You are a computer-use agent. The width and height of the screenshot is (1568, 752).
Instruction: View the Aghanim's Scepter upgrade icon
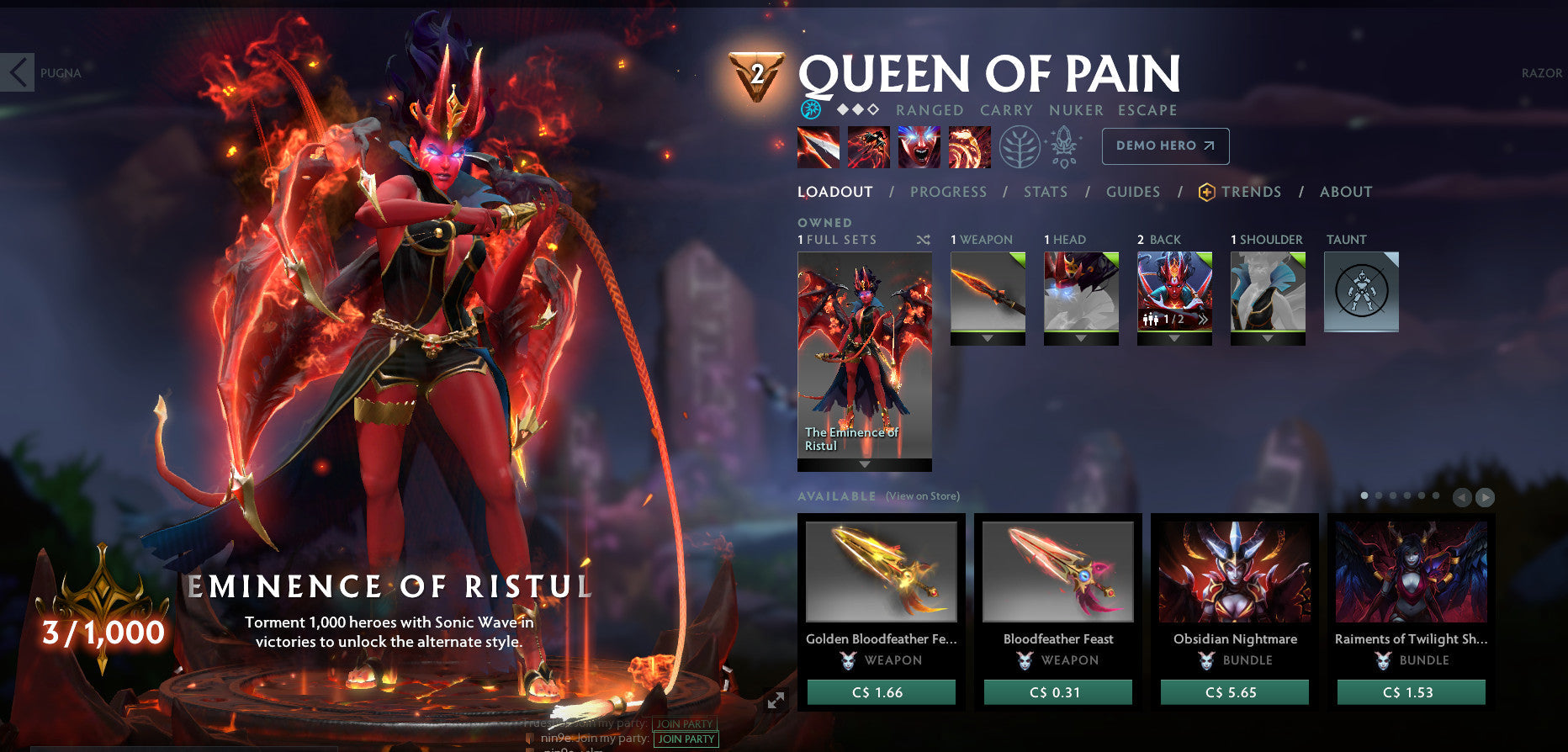coord(1065,145)
